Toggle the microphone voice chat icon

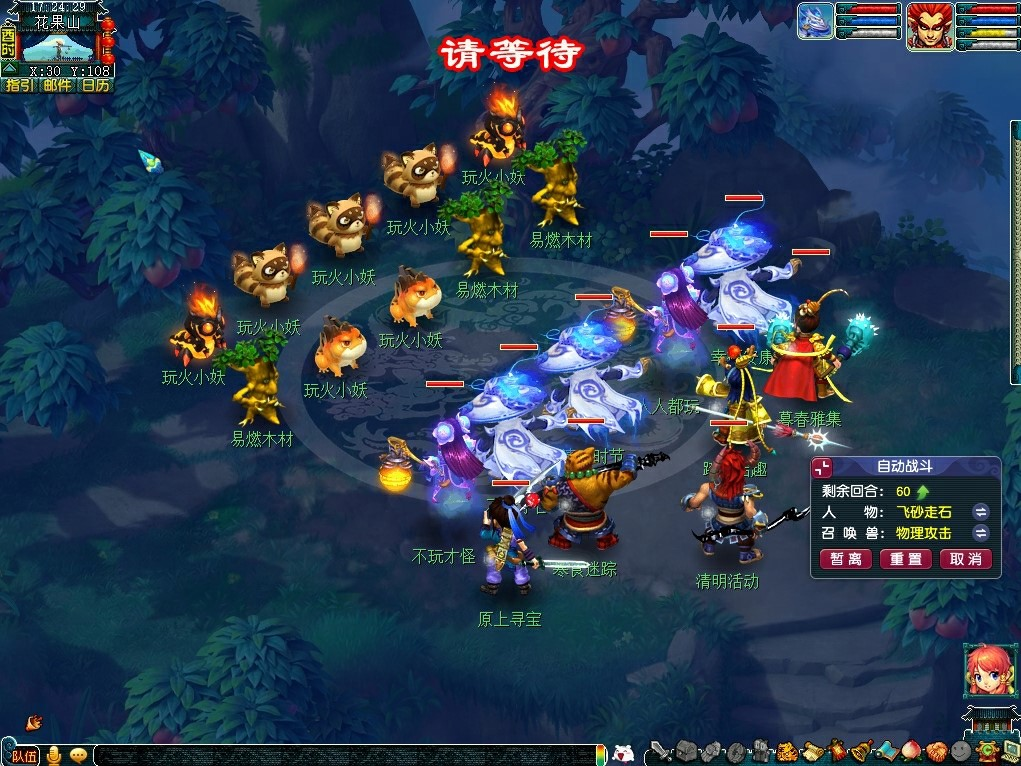[52, 755]
